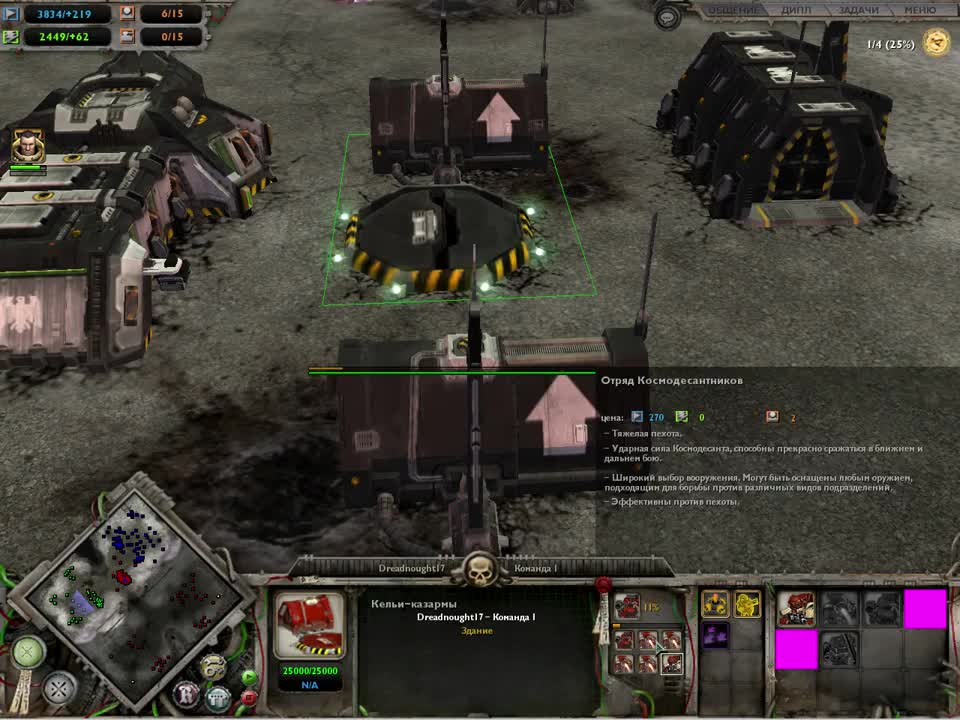This screenshot has height=720, width=960.
Task: Open the ЗАДАЧИ objectives panel
Action: tap(857, 10)
